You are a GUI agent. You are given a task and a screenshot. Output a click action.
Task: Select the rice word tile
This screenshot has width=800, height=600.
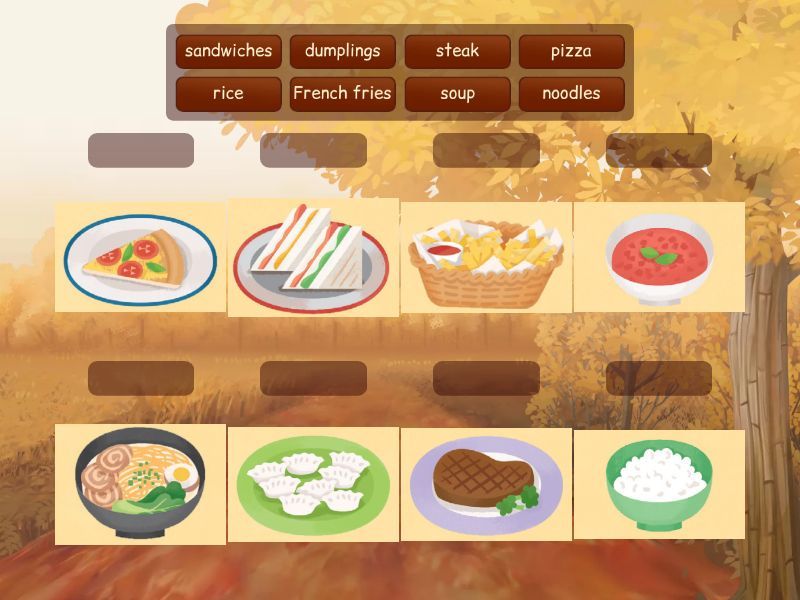point(228,94)
